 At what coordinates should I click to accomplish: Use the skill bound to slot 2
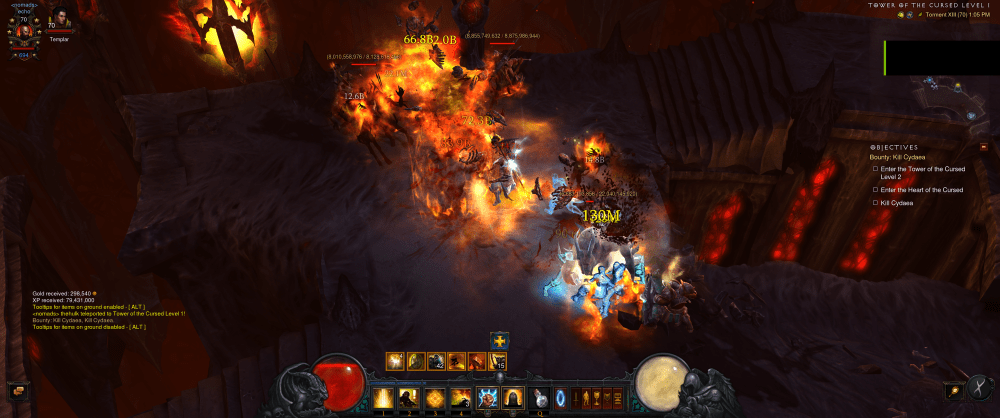pyautogui.click(x=409, y=398)
